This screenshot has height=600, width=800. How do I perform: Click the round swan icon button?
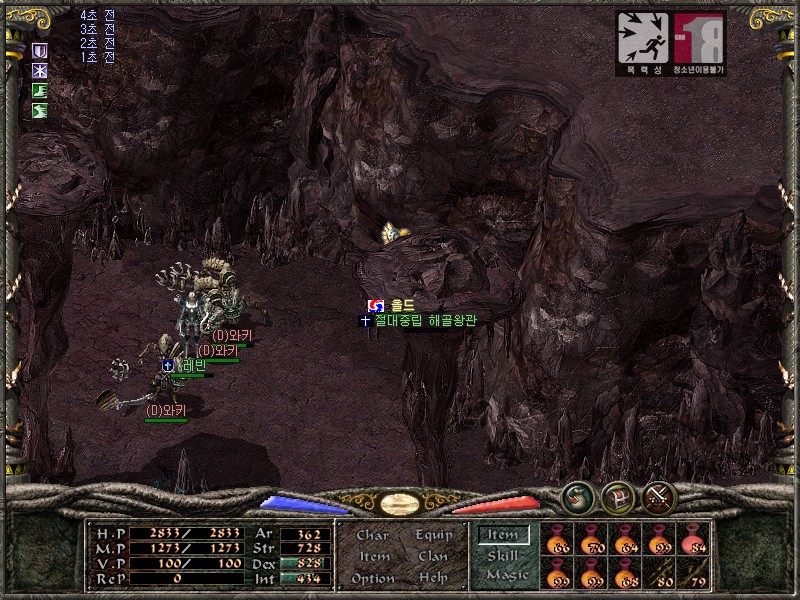577,497
